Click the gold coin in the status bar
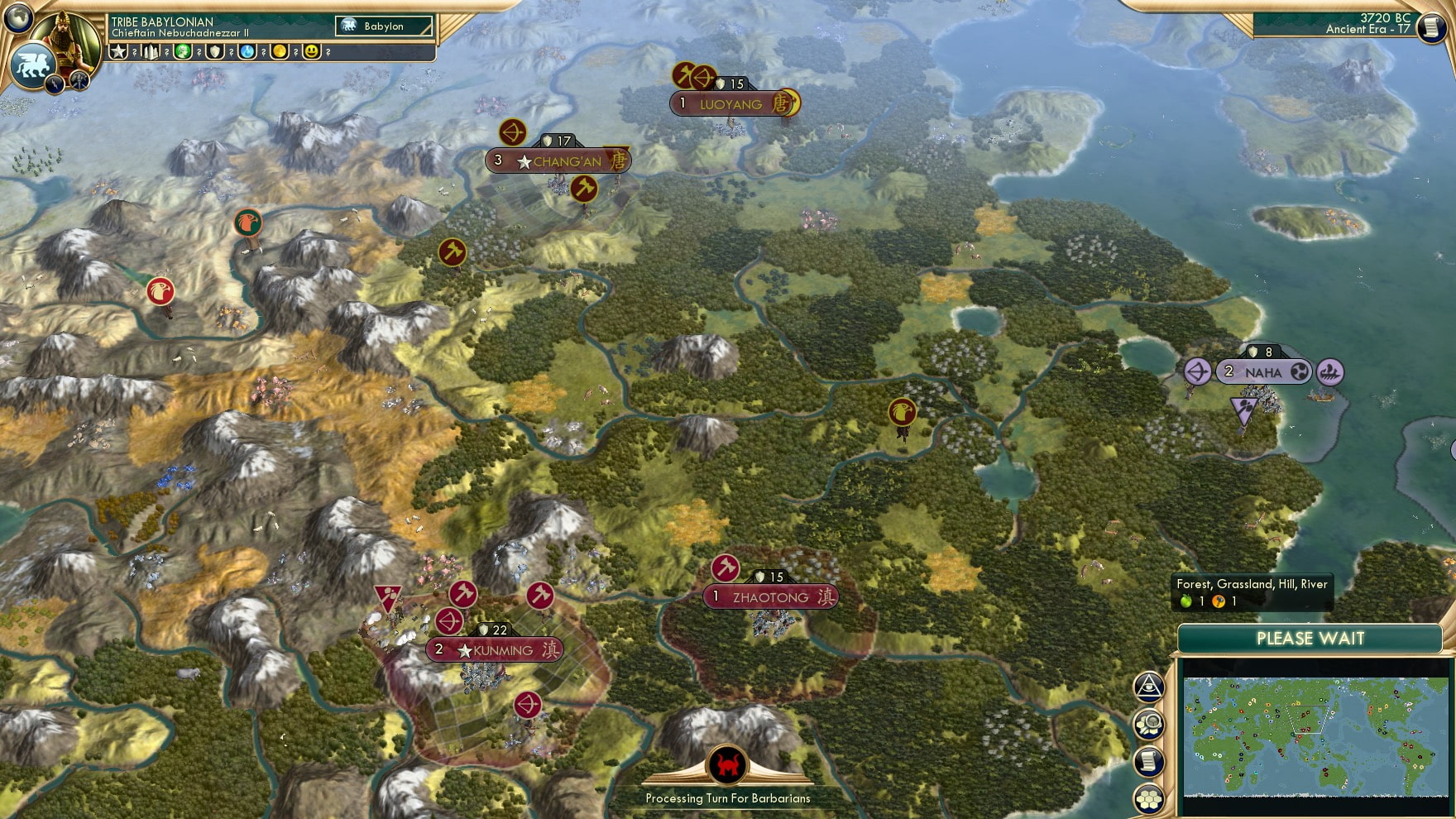Image resolution: width=1456 pixels, height=819 pixels. pyautogui.click(x=280, y=53)
